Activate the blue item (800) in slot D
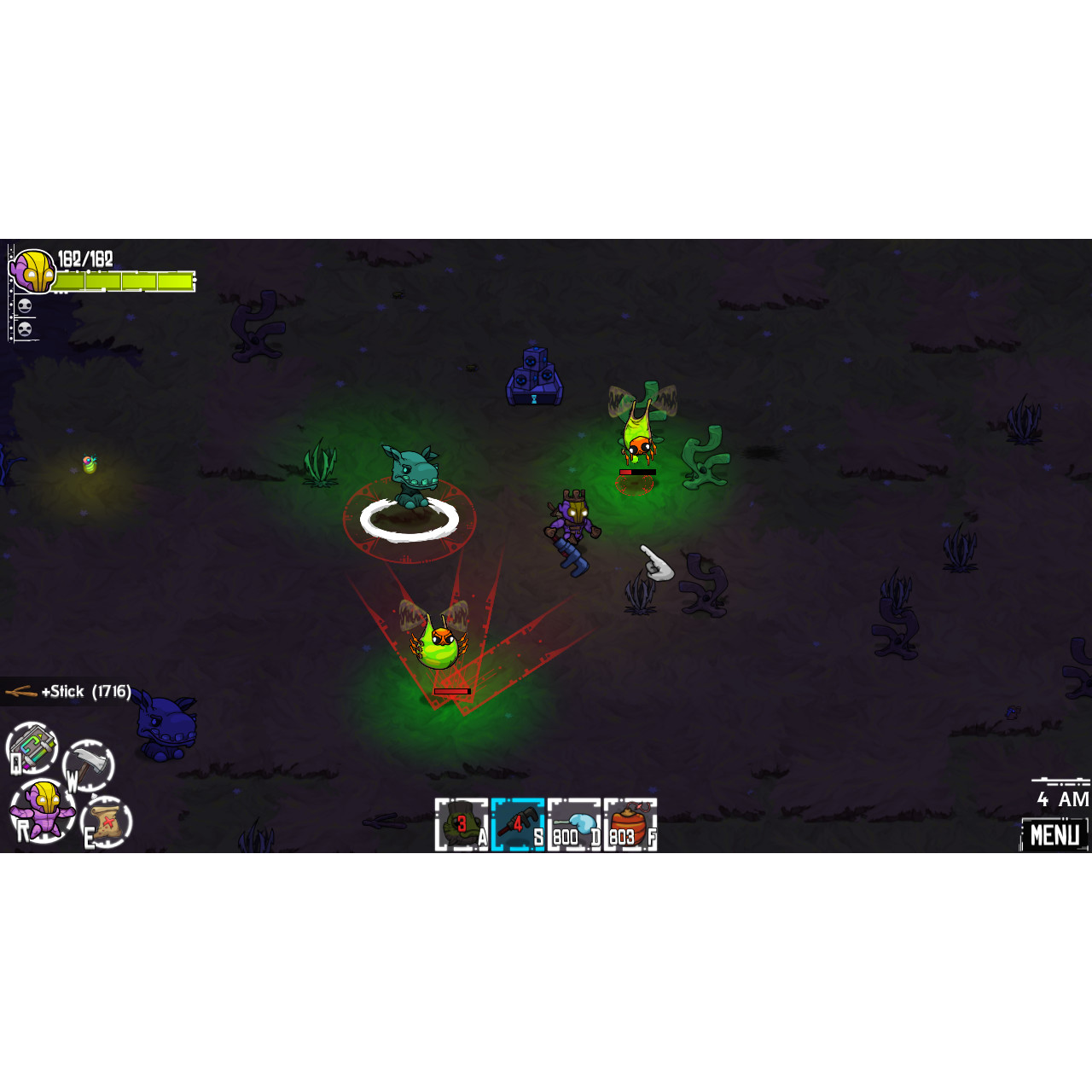 coord(573,822)
